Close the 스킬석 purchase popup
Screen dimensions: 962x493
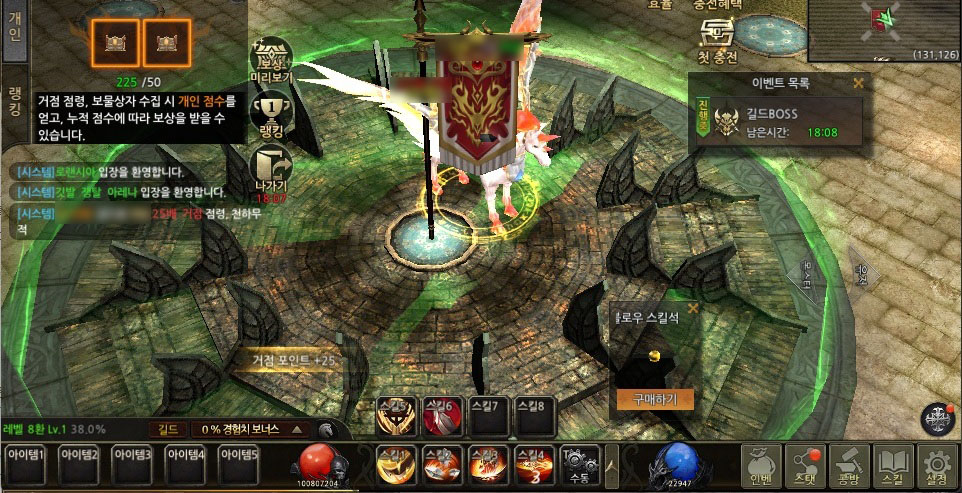(x=692, y=310)
